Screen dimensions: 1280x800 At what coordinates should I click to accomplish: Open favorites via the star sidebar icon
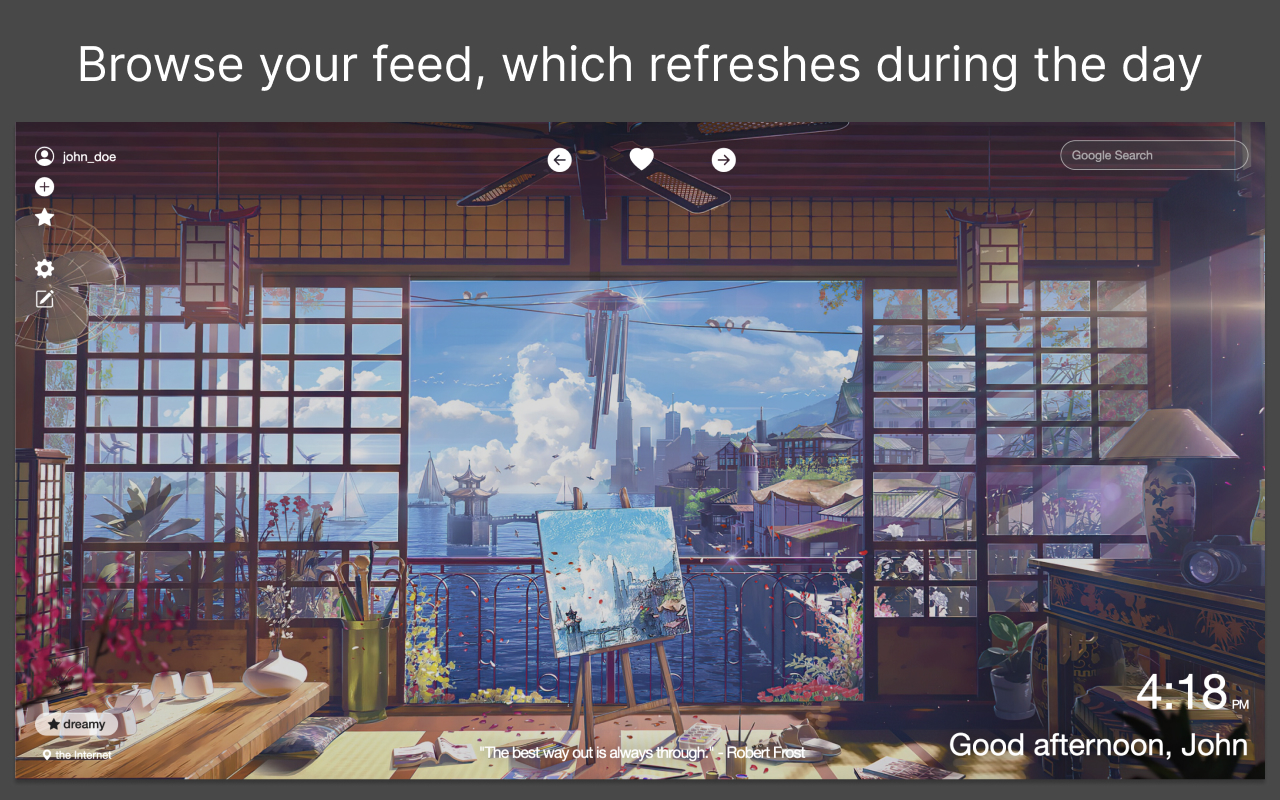click(x=44, y=217)
